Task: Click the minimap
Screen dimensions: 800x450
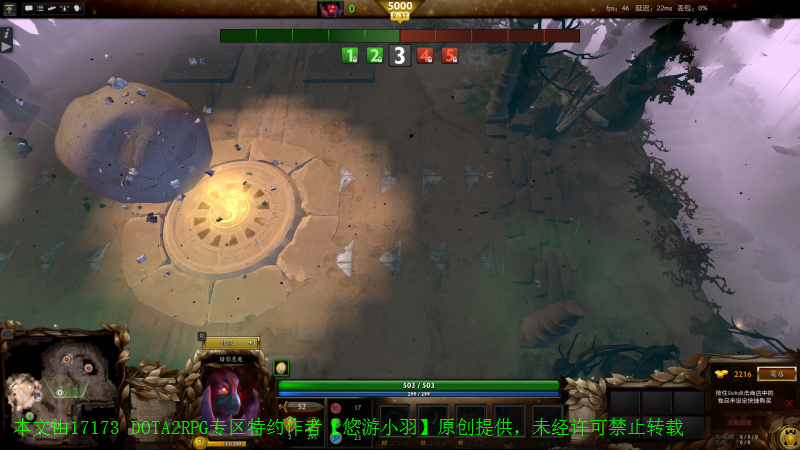Action: click(x=60, y=385)
